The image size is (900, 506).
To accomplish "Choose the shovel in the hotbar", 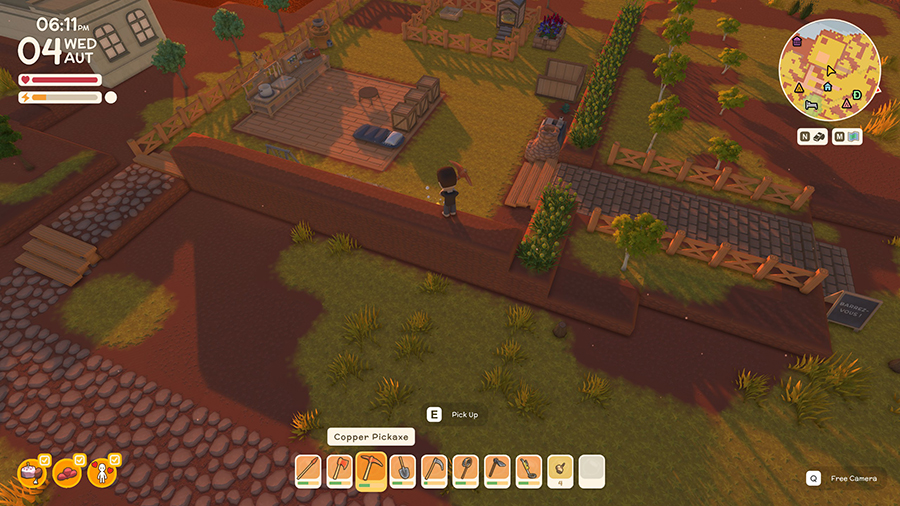I will [402, 469].
